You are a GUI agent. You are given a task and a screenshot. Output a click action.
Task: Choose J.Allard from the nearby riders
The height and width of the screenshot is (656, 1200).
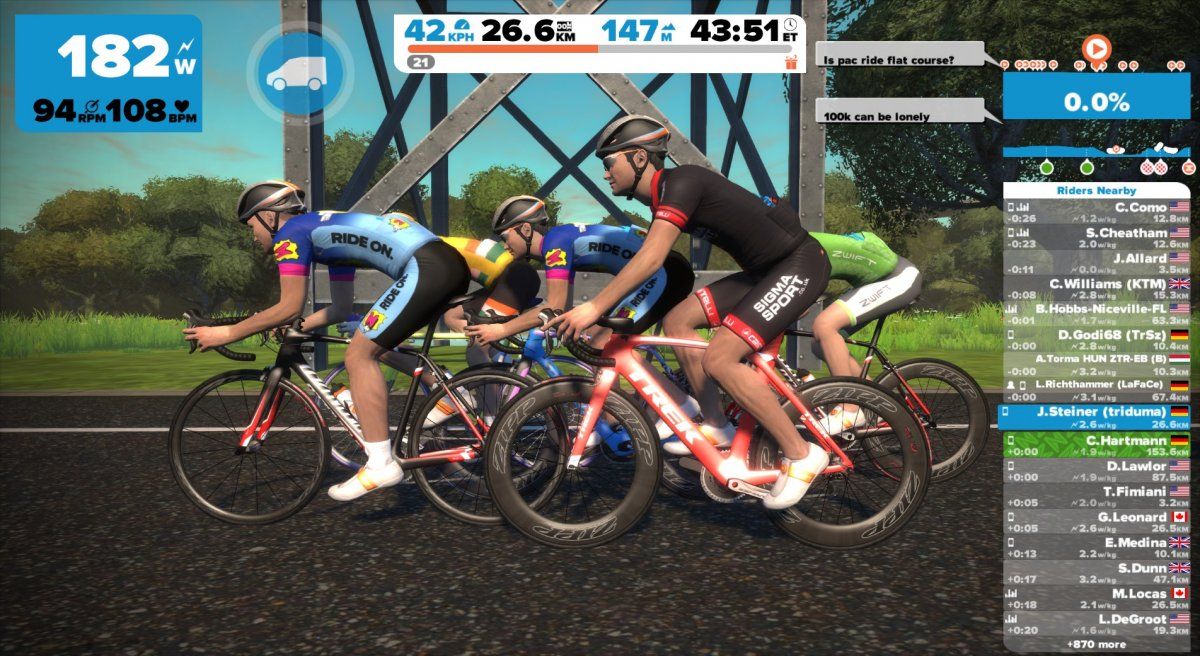(x=1097, y=263)
